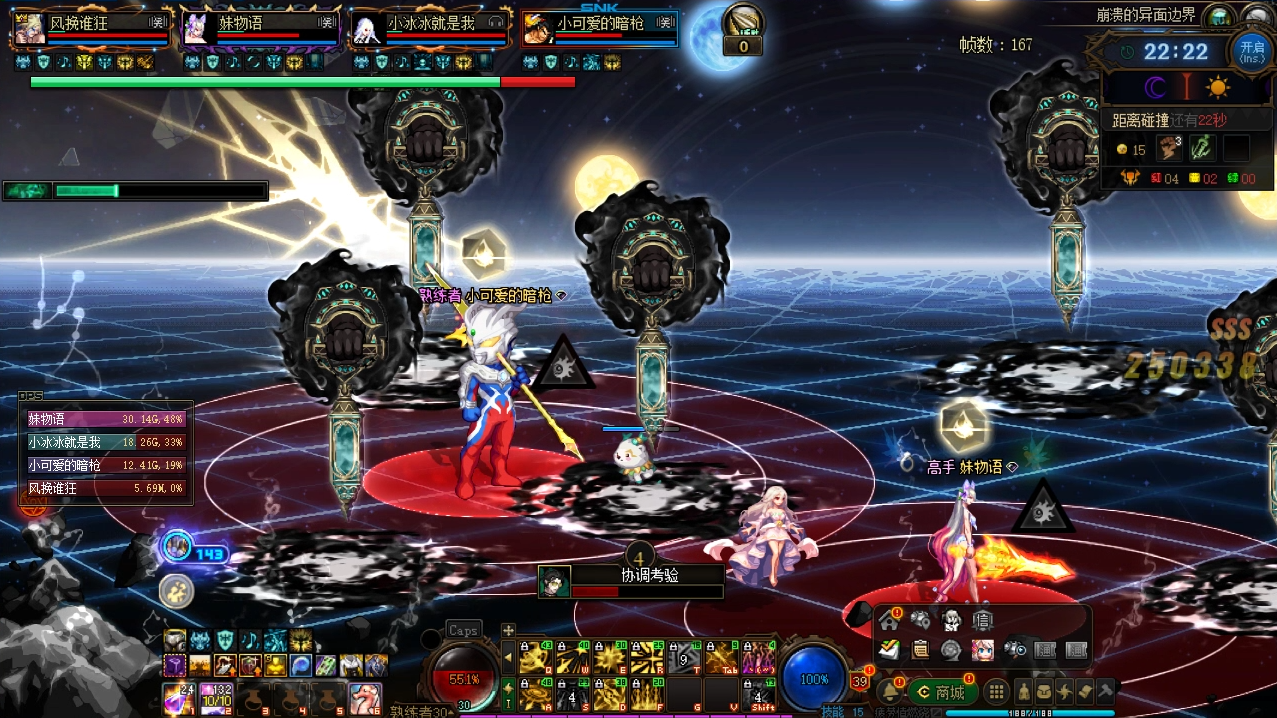This screenshot has height=718, width=1277.
Task: Activate the golden skill bound to Tab
Action: 722,658
